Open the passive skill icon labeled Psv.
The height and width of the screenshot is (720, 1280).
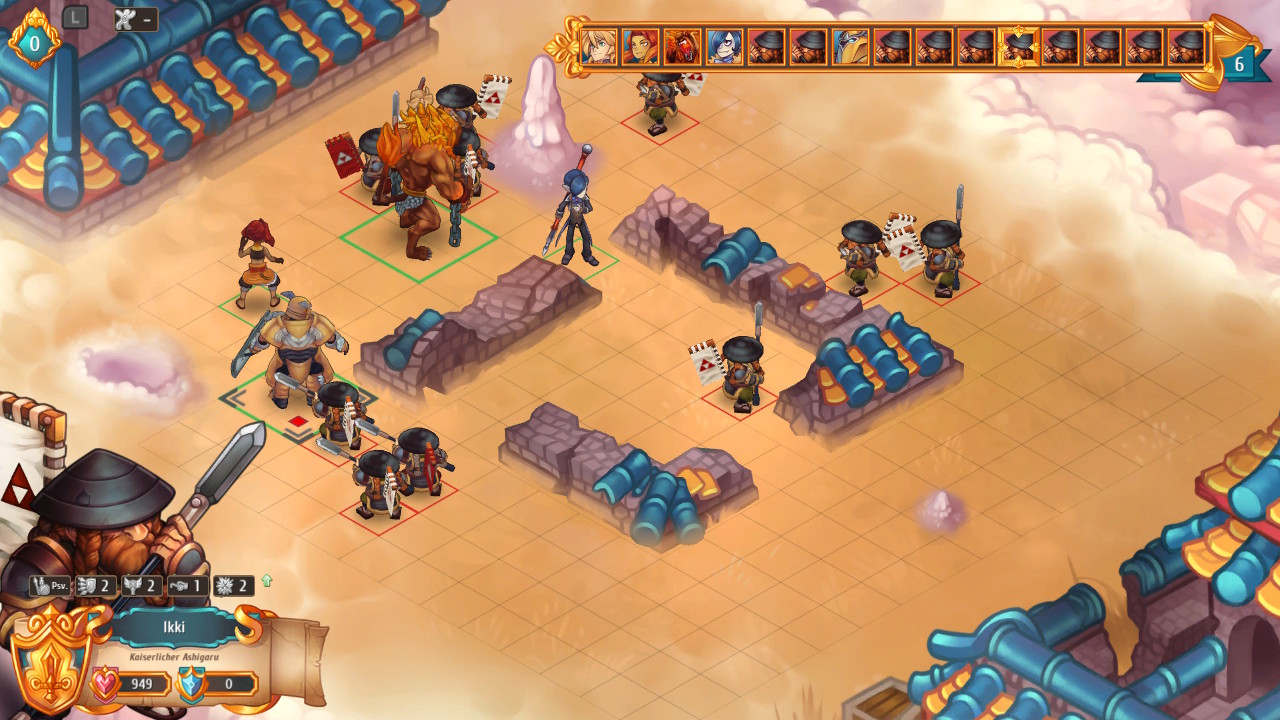click(49, 586)
